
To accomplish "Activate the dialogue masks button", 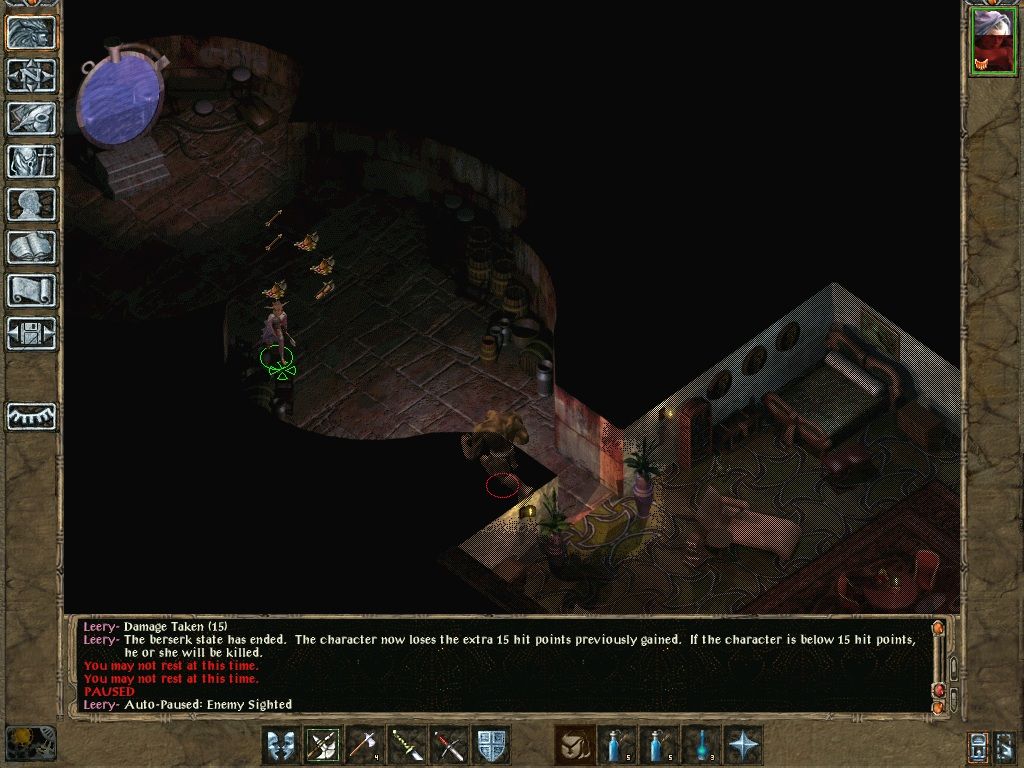I will click(x=282, y=745).
